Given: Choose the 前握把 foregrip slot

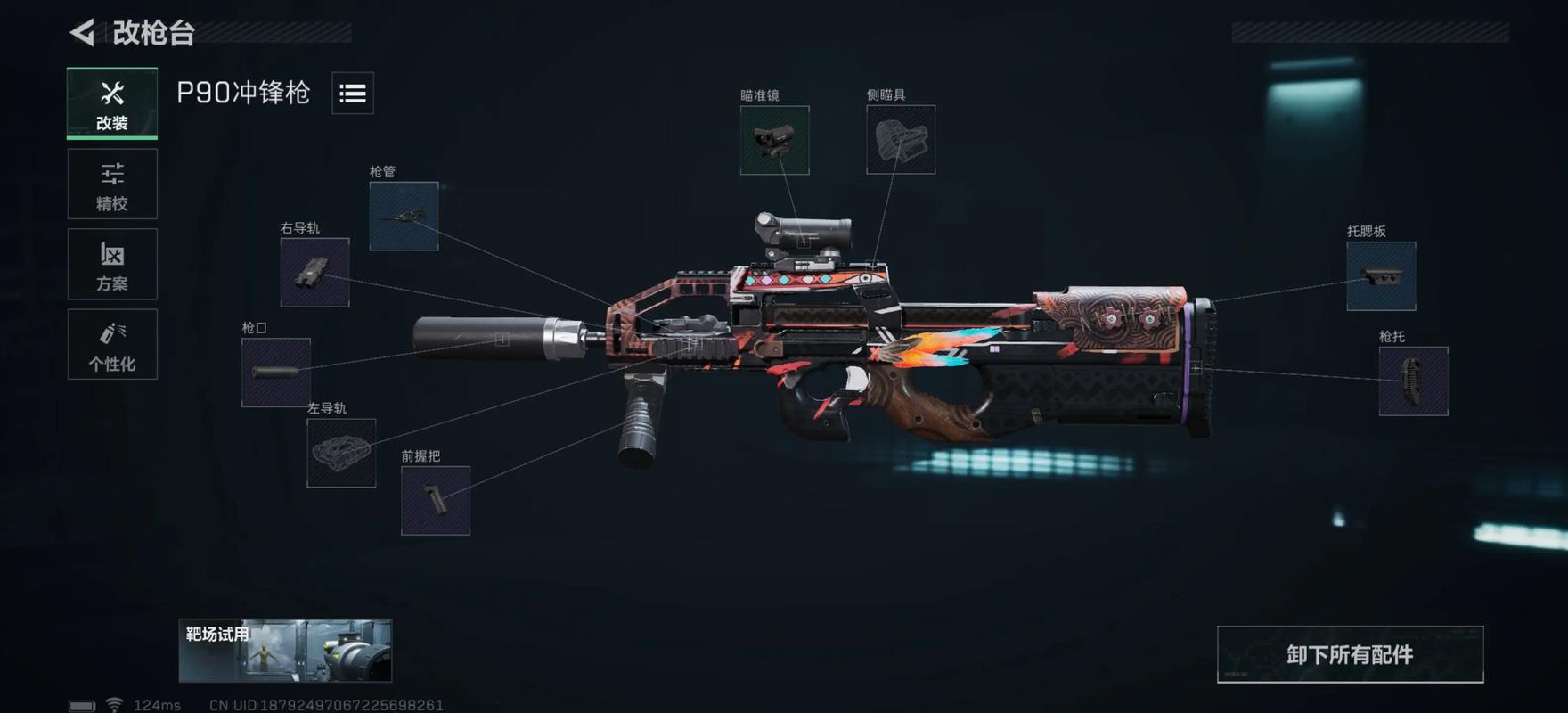Looking at the screenshot, I should pyautogui.click(x=436, y=501).
